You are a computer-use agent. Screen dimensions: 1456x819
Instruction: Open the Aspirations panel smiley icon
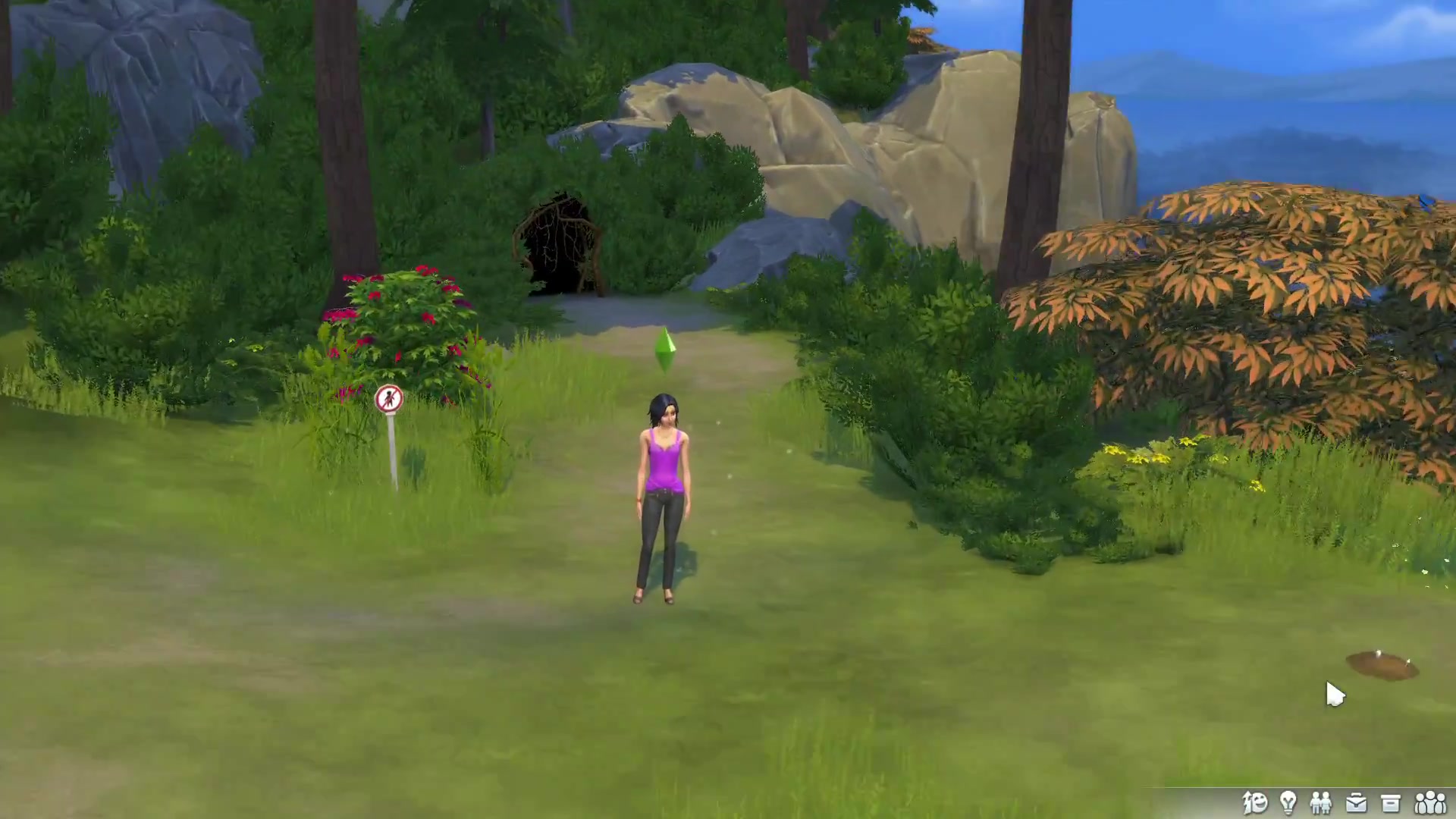click(1255, 802)
